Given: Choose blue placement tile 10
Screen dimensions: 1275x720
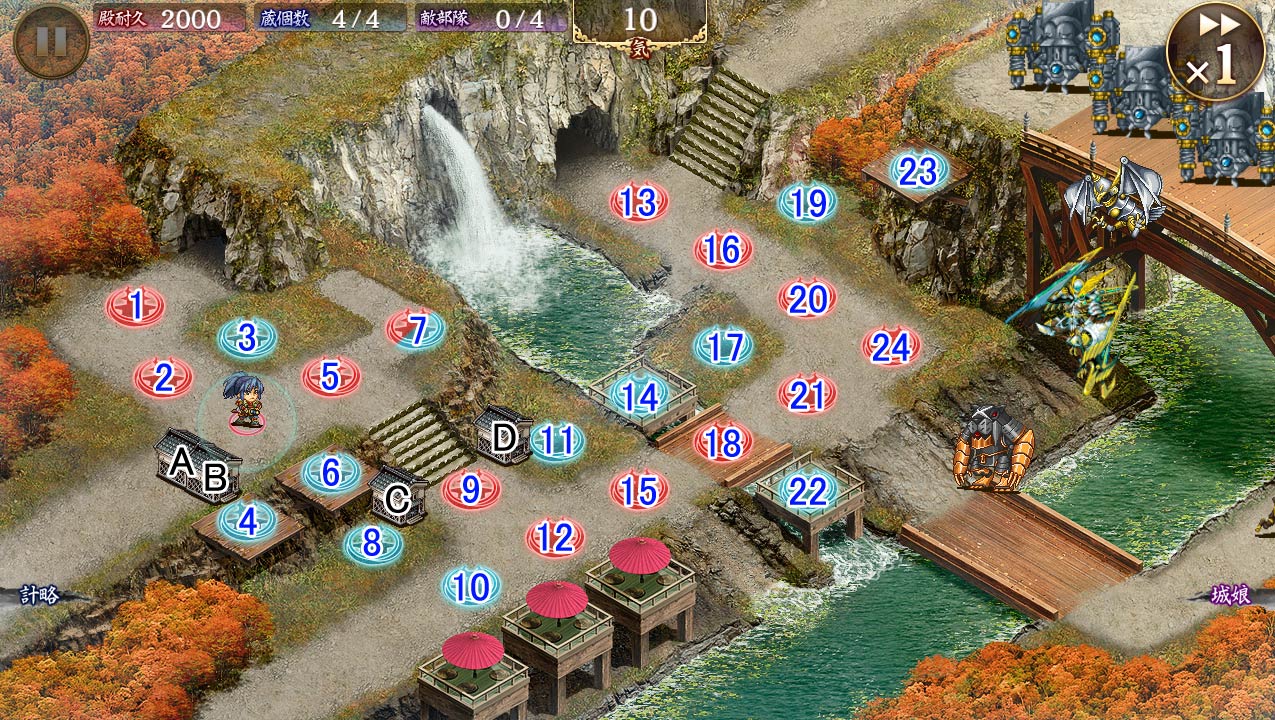Looking at the screenshot, I should point(471,587).
